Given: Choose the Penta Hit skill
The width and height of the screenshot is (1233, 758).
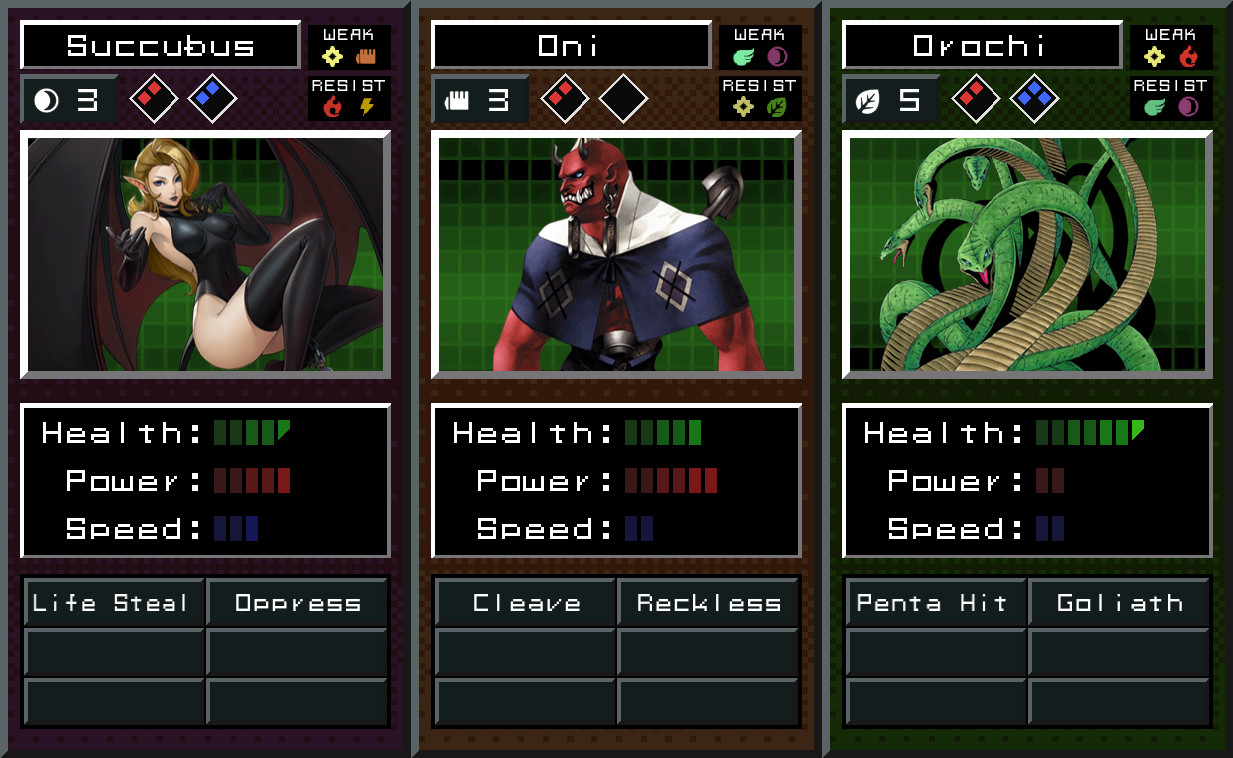Looking at the screenshot, I should point(937,603).
